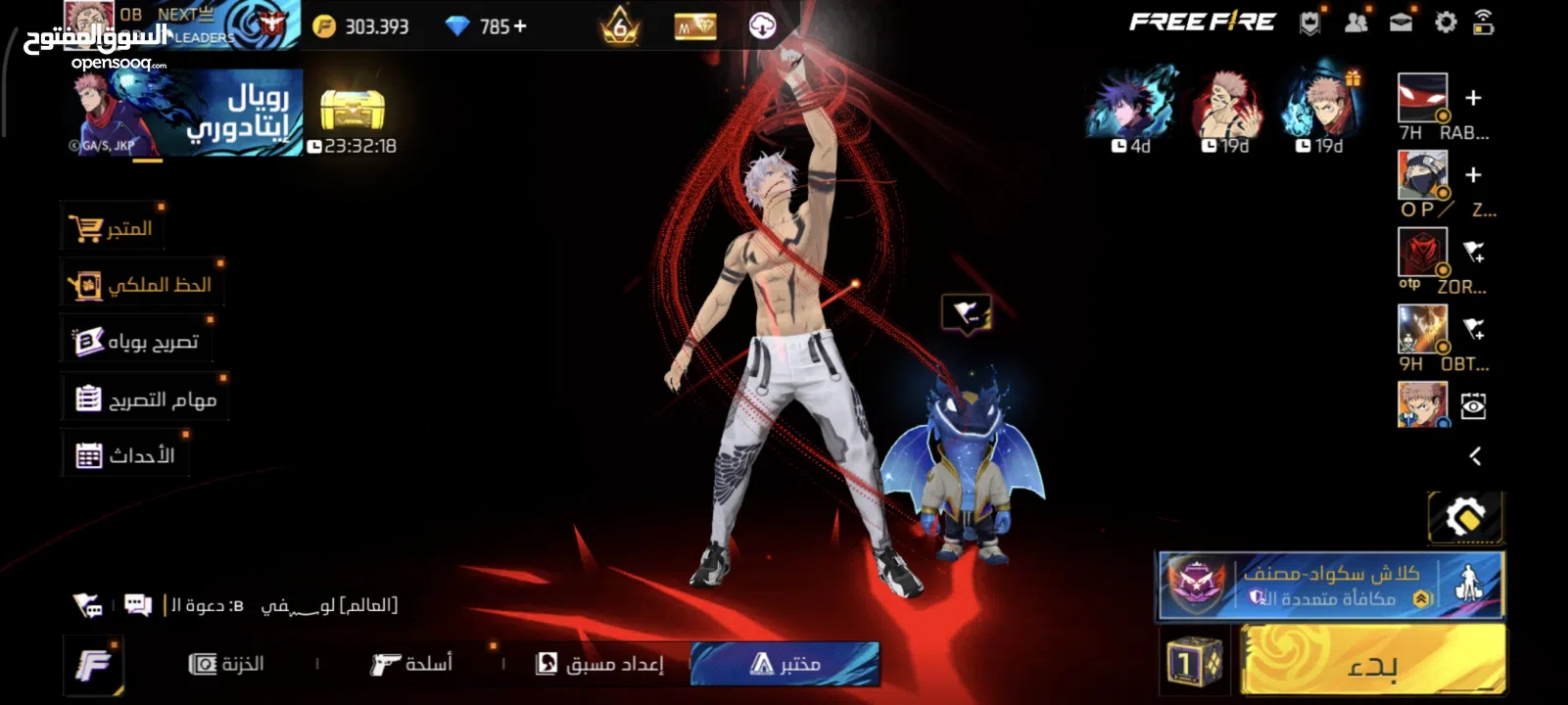
Task: Switch to the مختبر tab
Action: tap(784, 664)
